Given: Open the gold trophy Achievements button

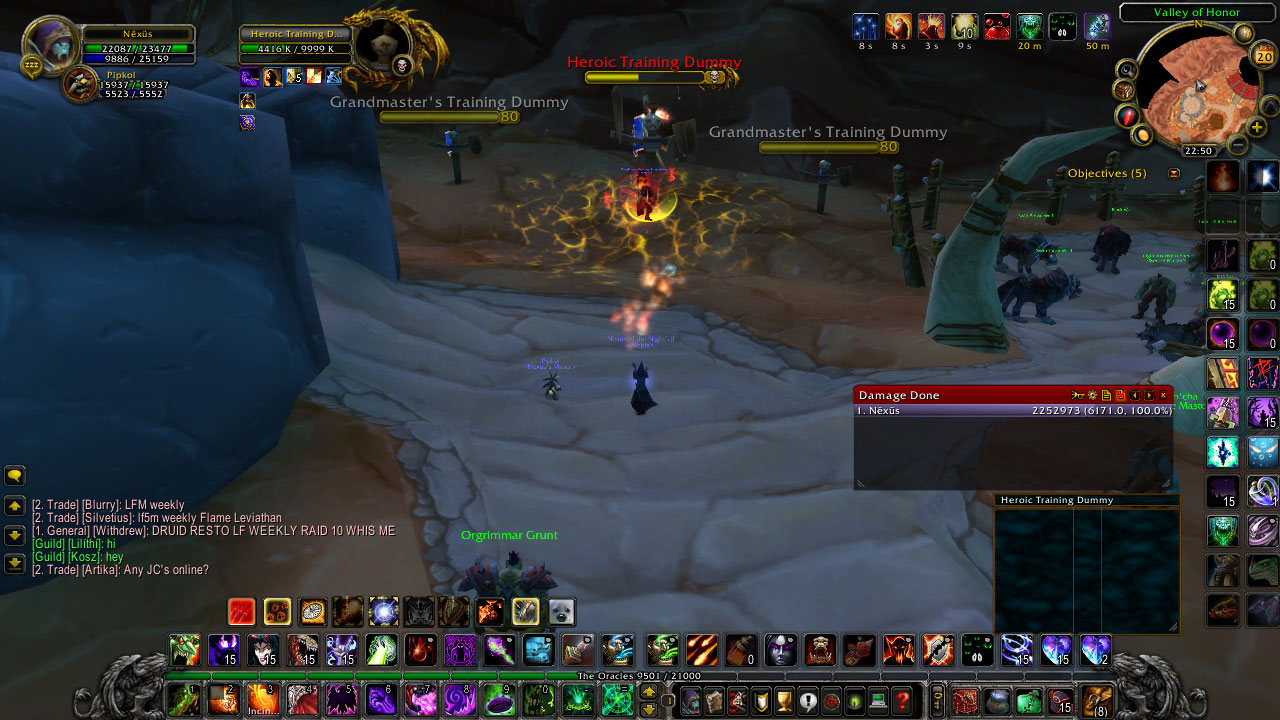Looking at the screenshot, I should tap(784, 700).
